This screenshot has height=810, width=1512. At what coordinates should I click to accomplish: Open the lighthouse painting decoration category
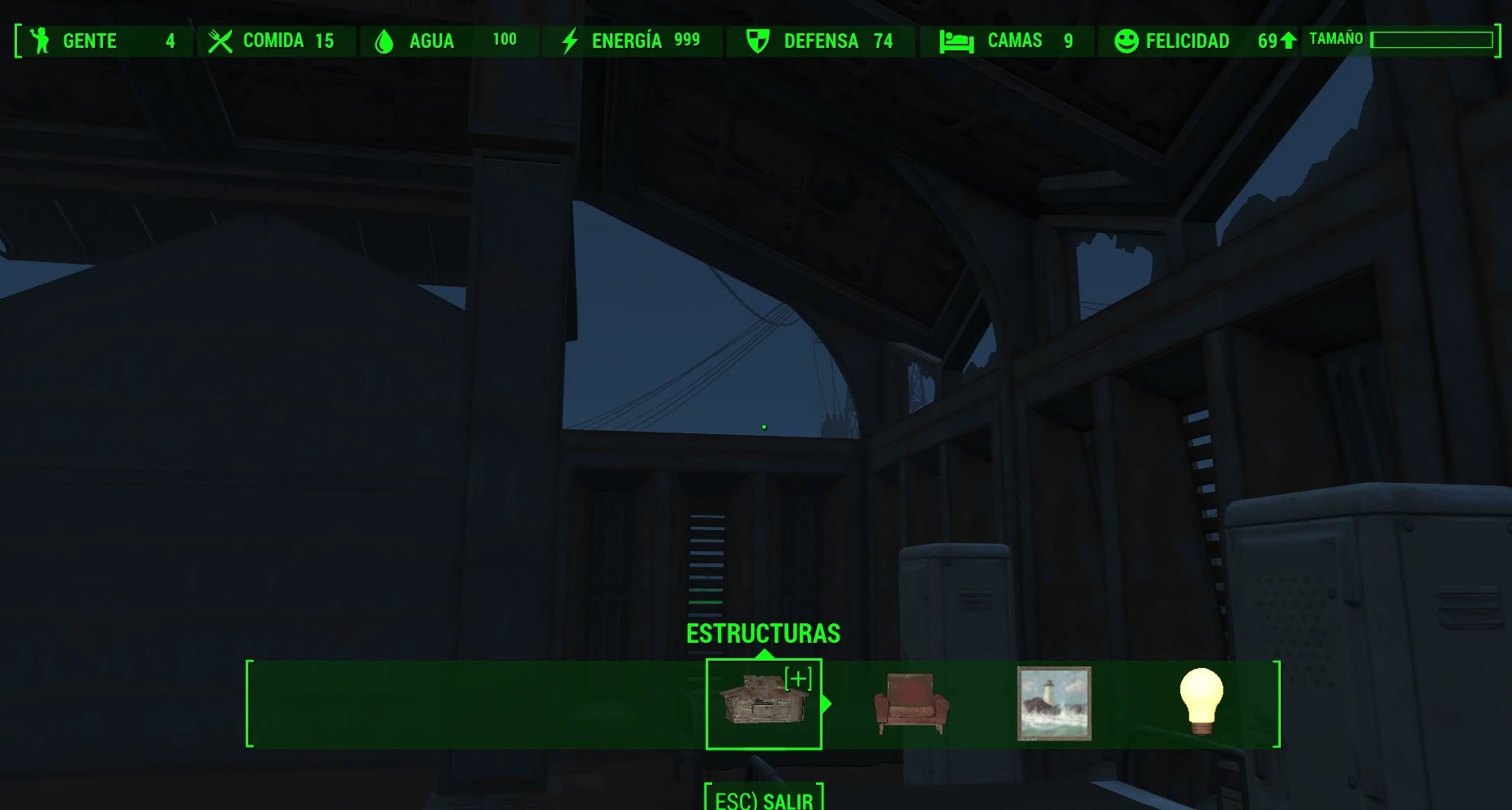[x=1054, y=703]
